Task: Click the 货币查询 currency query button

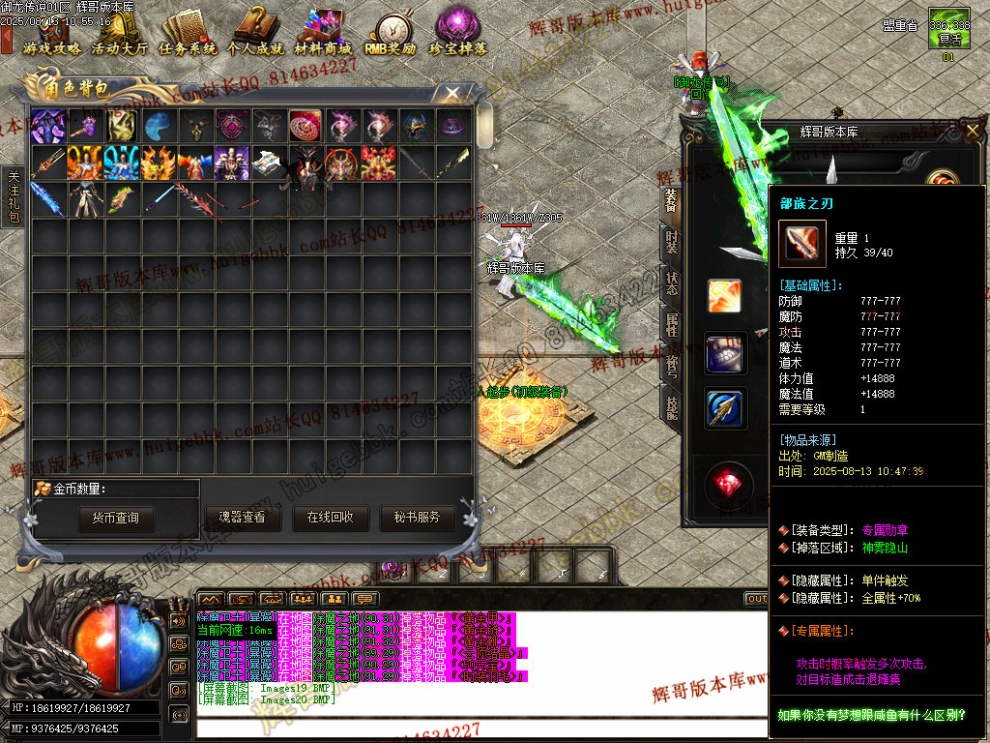Action: pos(115,518)
